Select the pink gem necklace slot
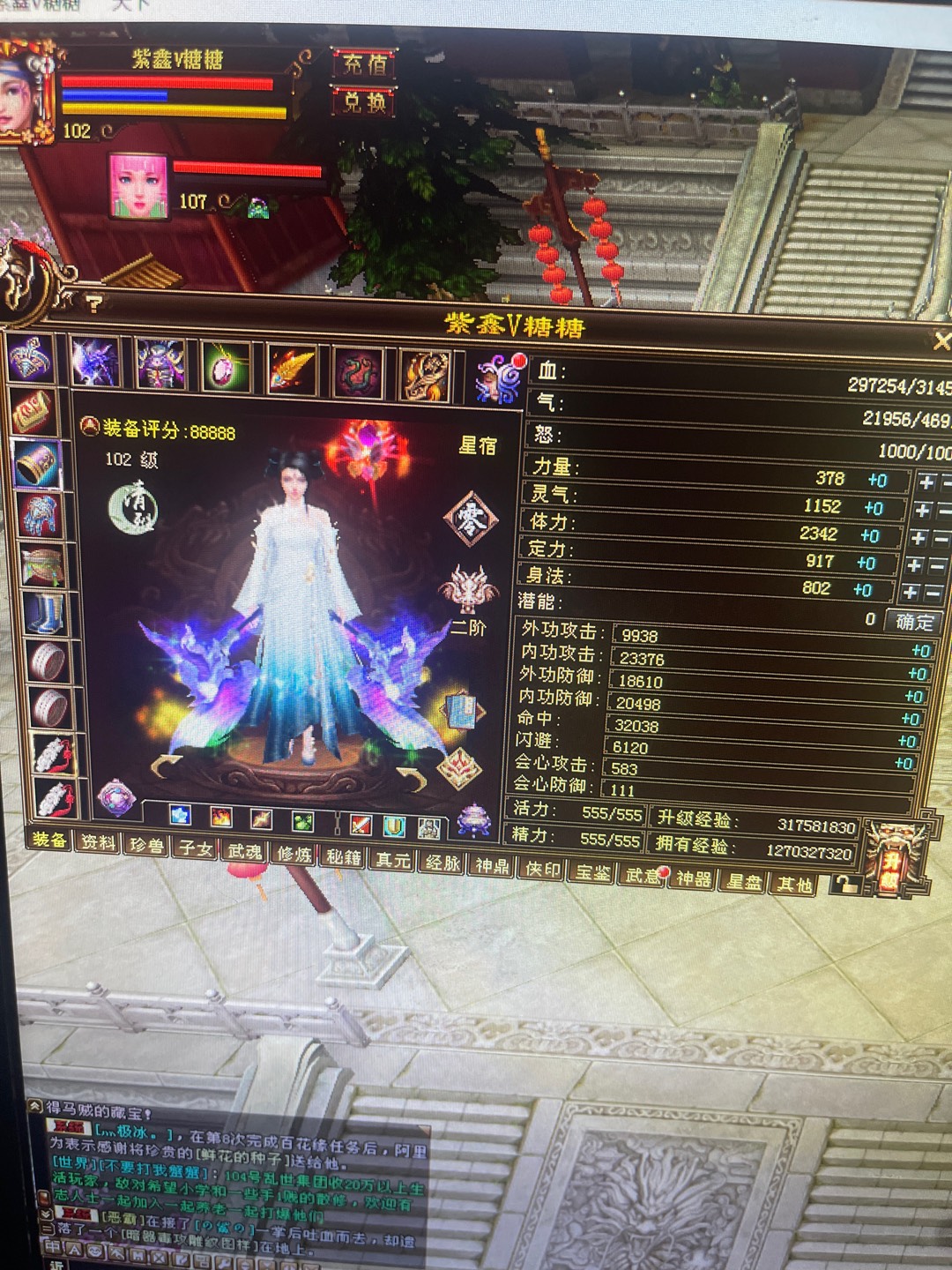 226,367
